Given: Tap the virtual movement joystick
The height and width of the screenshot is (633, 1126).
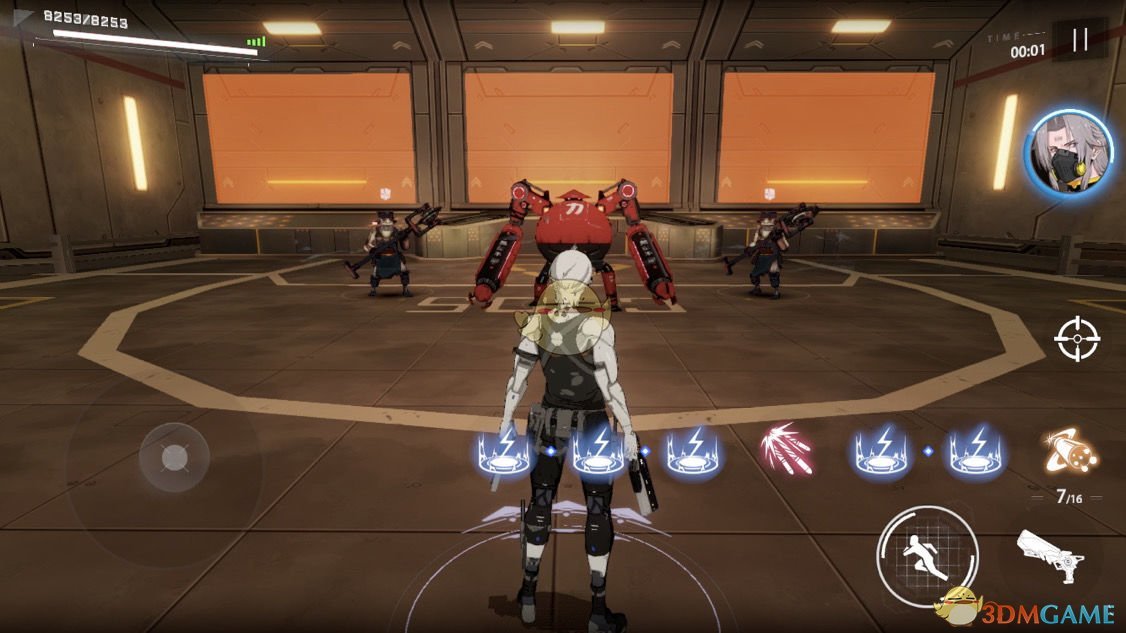Looking at the screenshot, I should coord(176,458).
